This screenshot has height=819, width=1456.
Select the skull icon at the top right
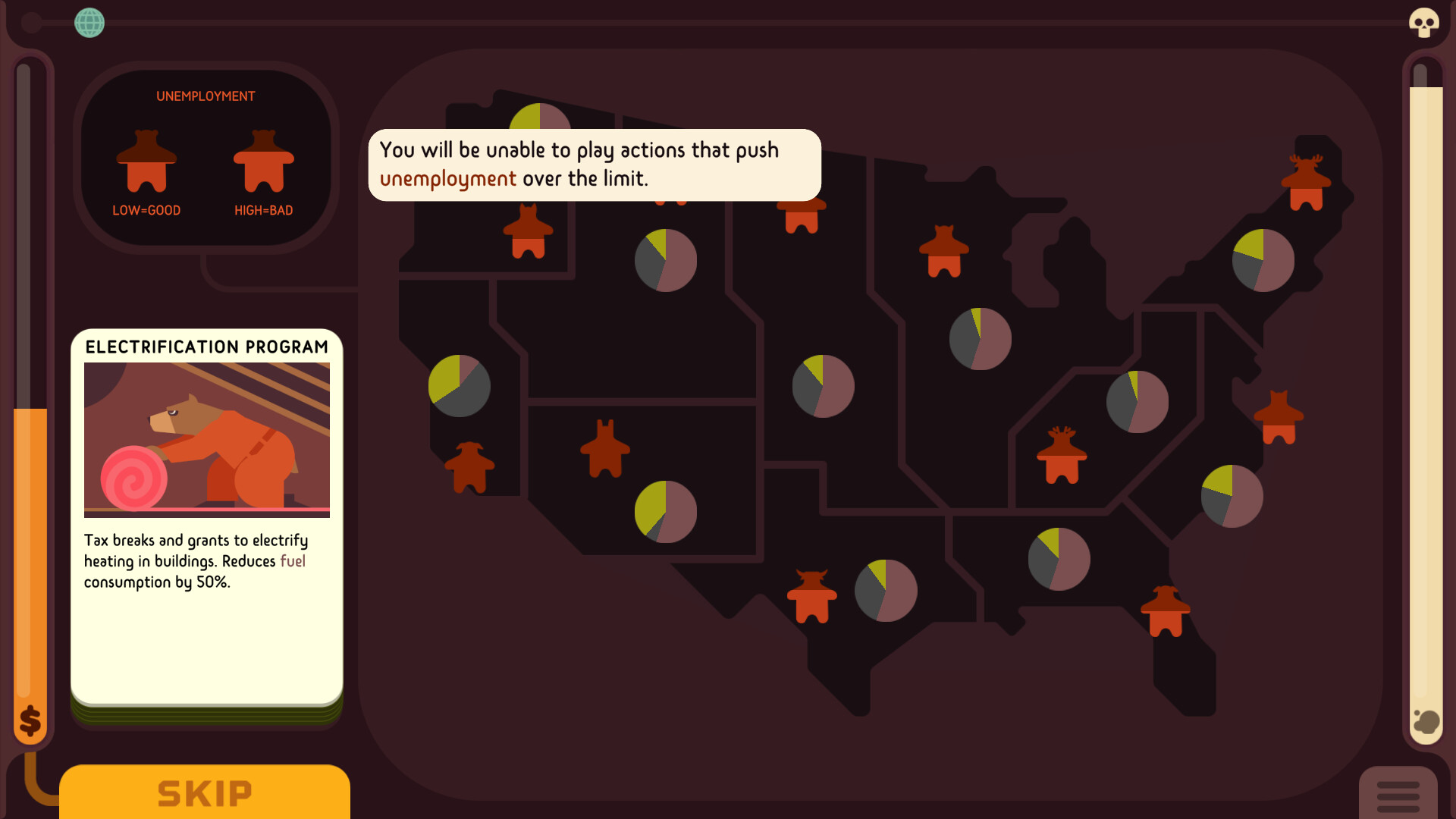pyautogui.click(x=1424, y=23)
